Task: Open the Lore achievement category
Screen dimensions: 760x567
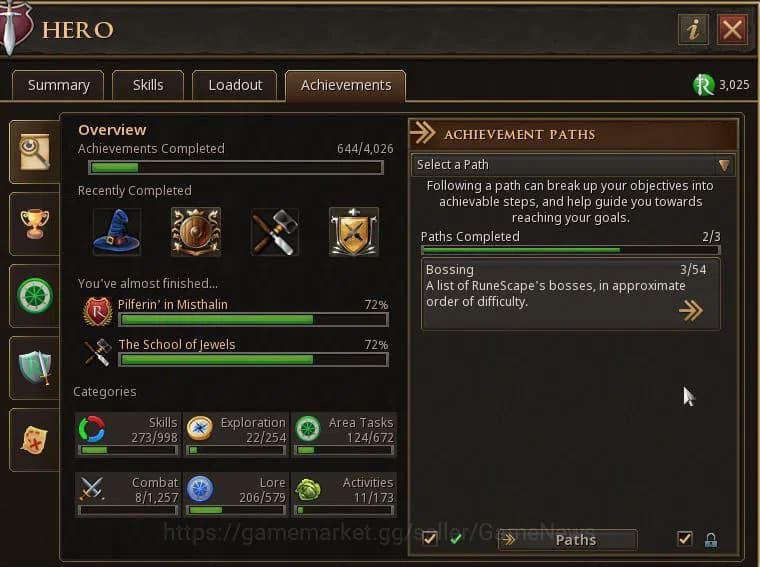Action: tap(236, 494)
